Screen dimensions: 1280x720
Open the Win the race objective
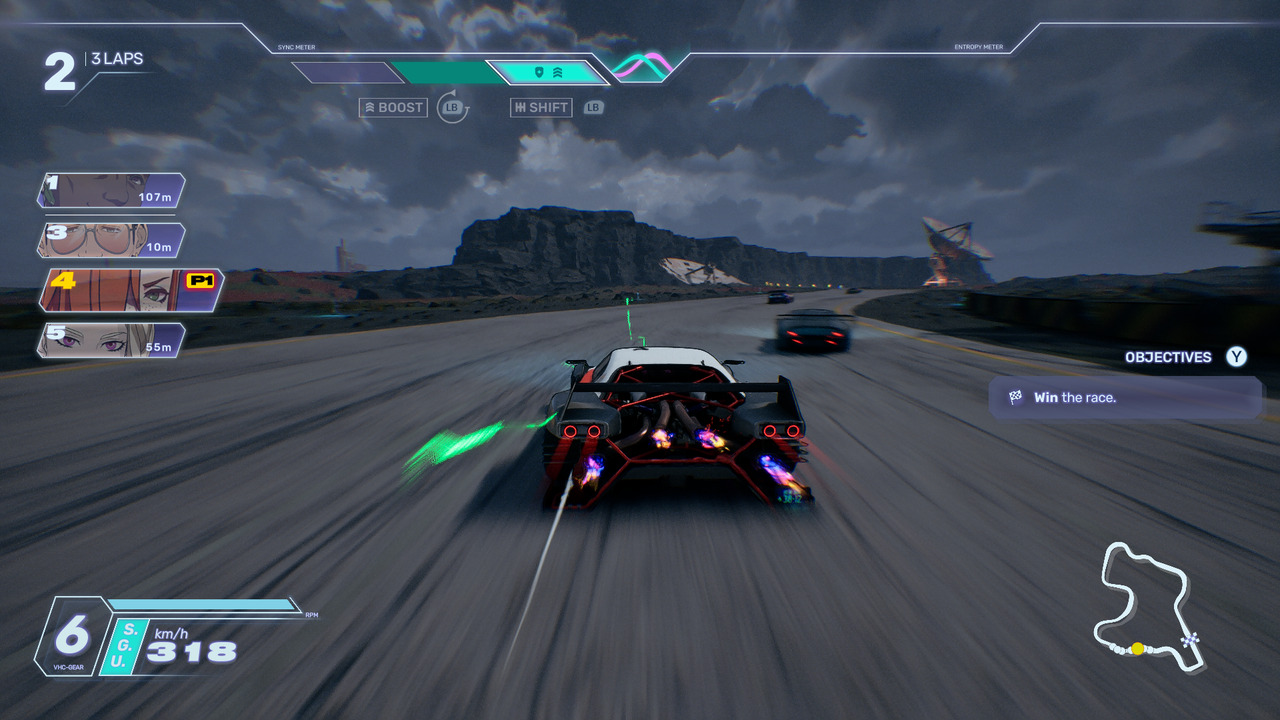tap(1125, 398)
